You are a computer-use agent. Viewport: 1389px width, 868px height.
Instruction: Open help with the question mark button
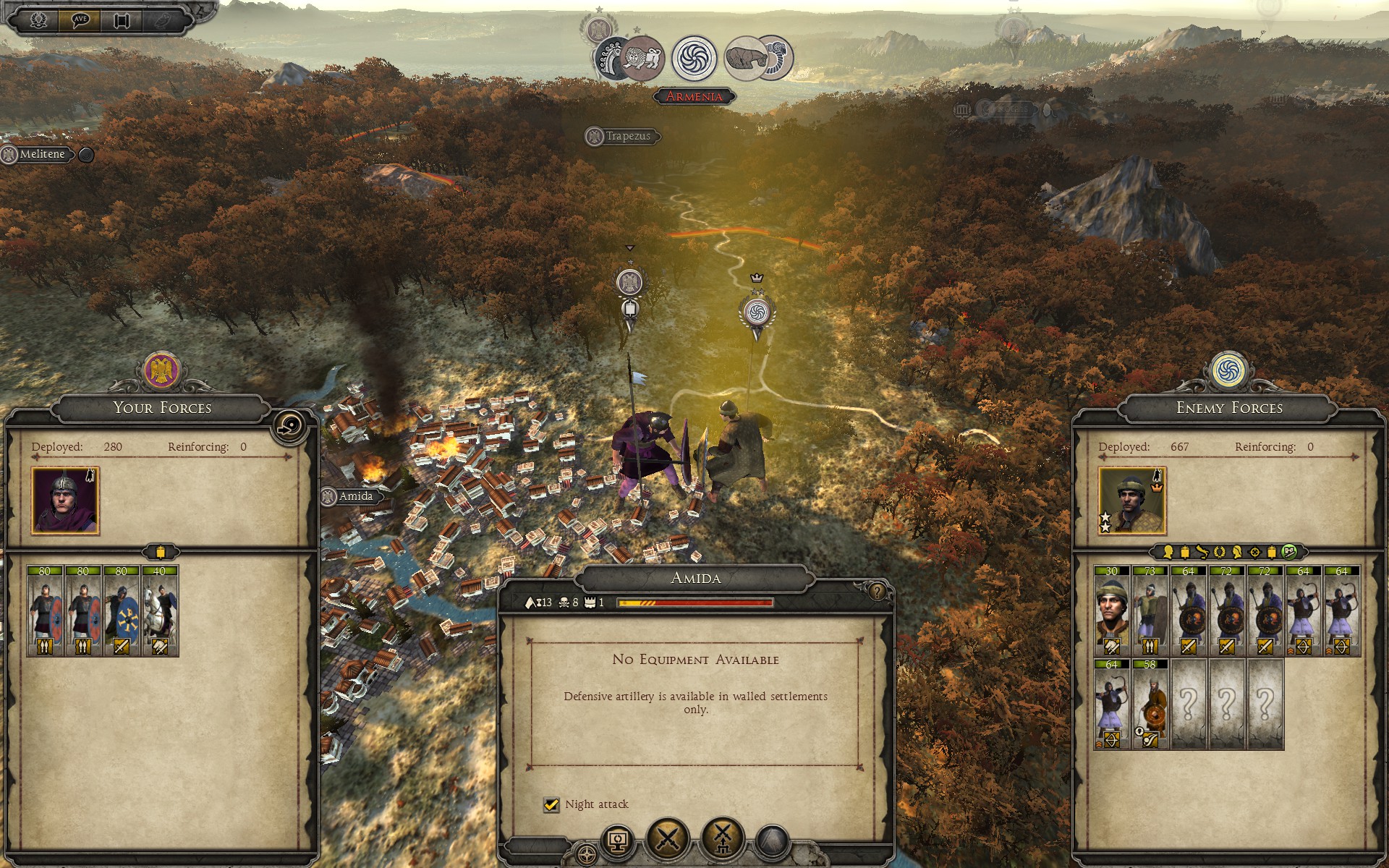[877, 592]
